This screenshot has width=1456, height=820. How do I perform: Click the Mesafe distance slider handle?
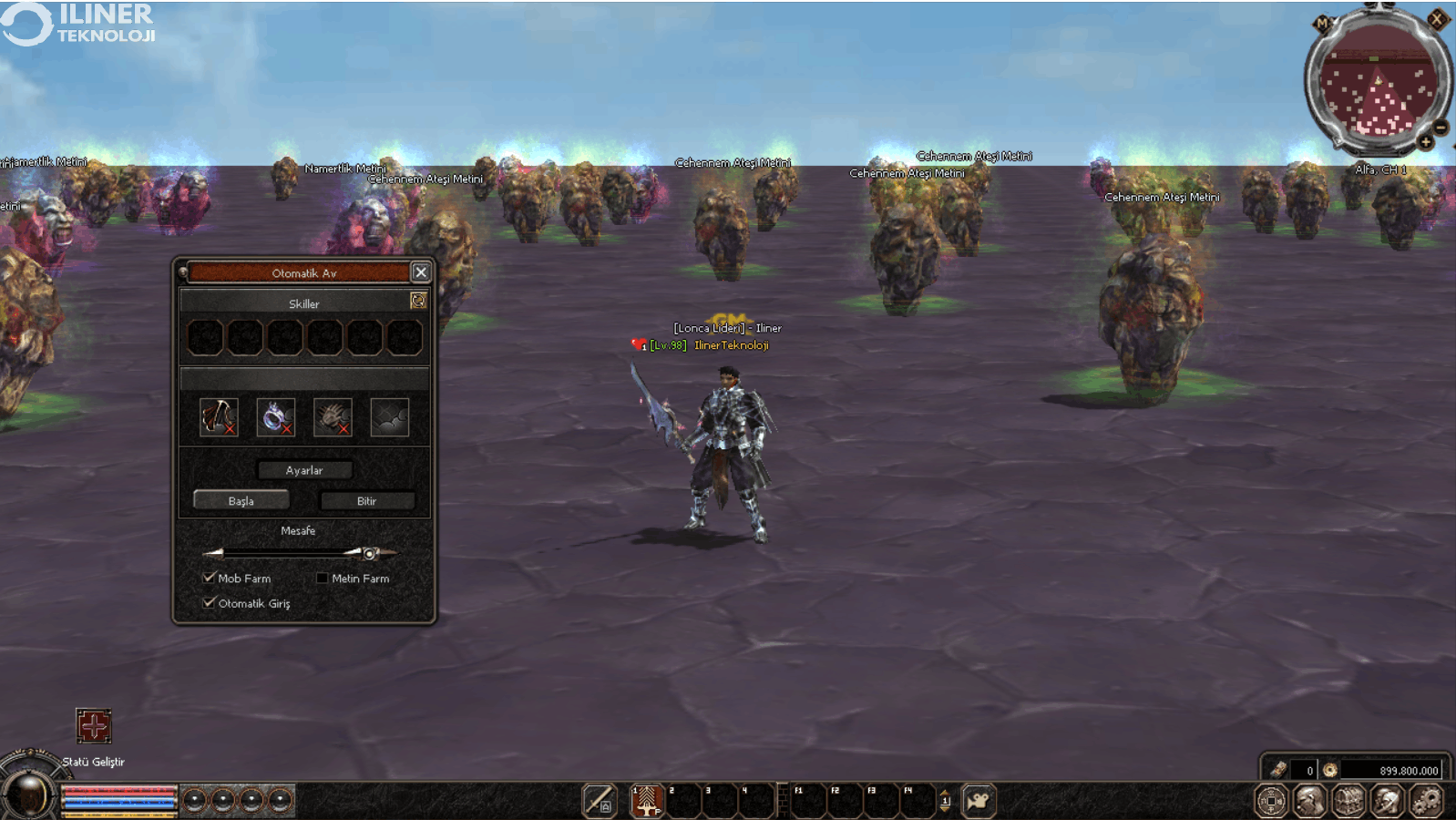pyautogui.click(x=369, y=553)
